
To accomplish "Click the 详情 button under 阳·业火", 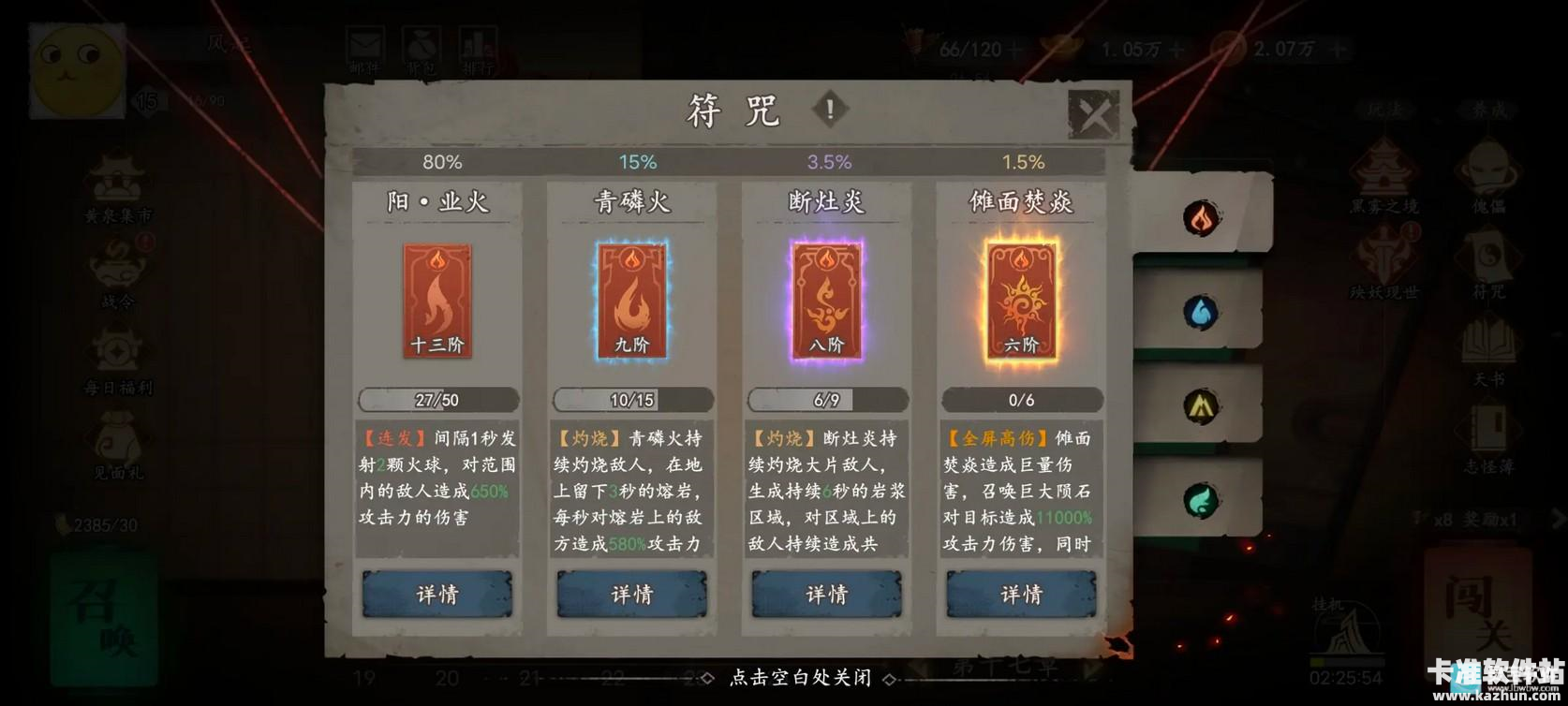I will 436,594.
